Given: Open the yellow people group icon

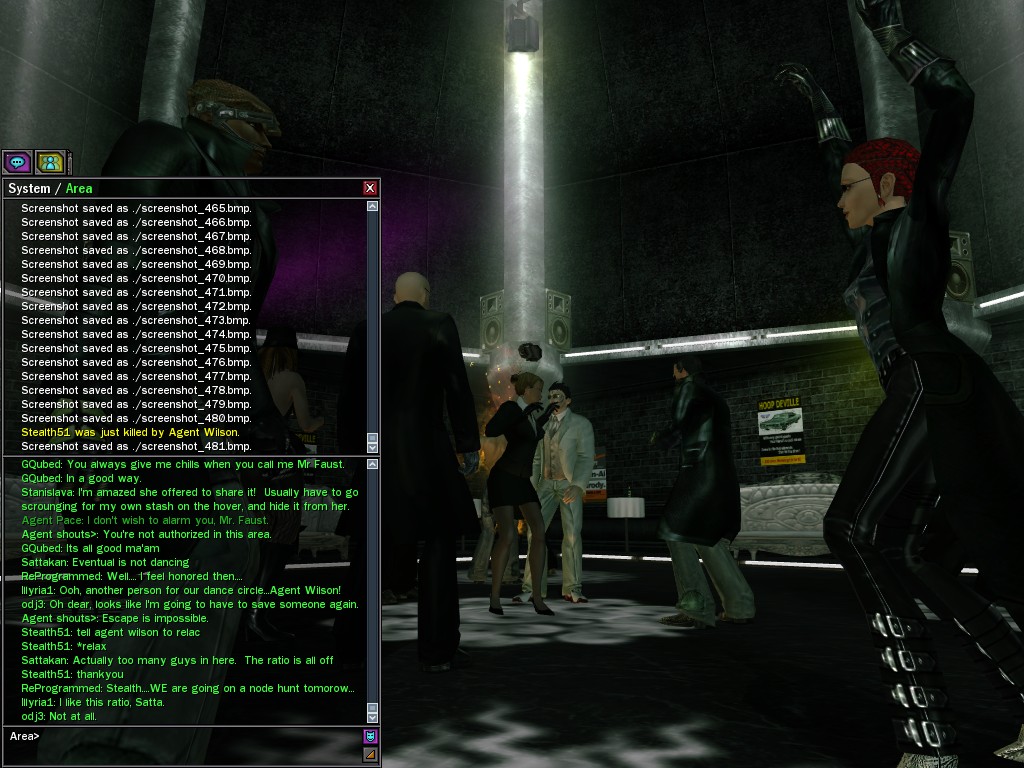Looking at the screenshot, I should tap(50, 162).
